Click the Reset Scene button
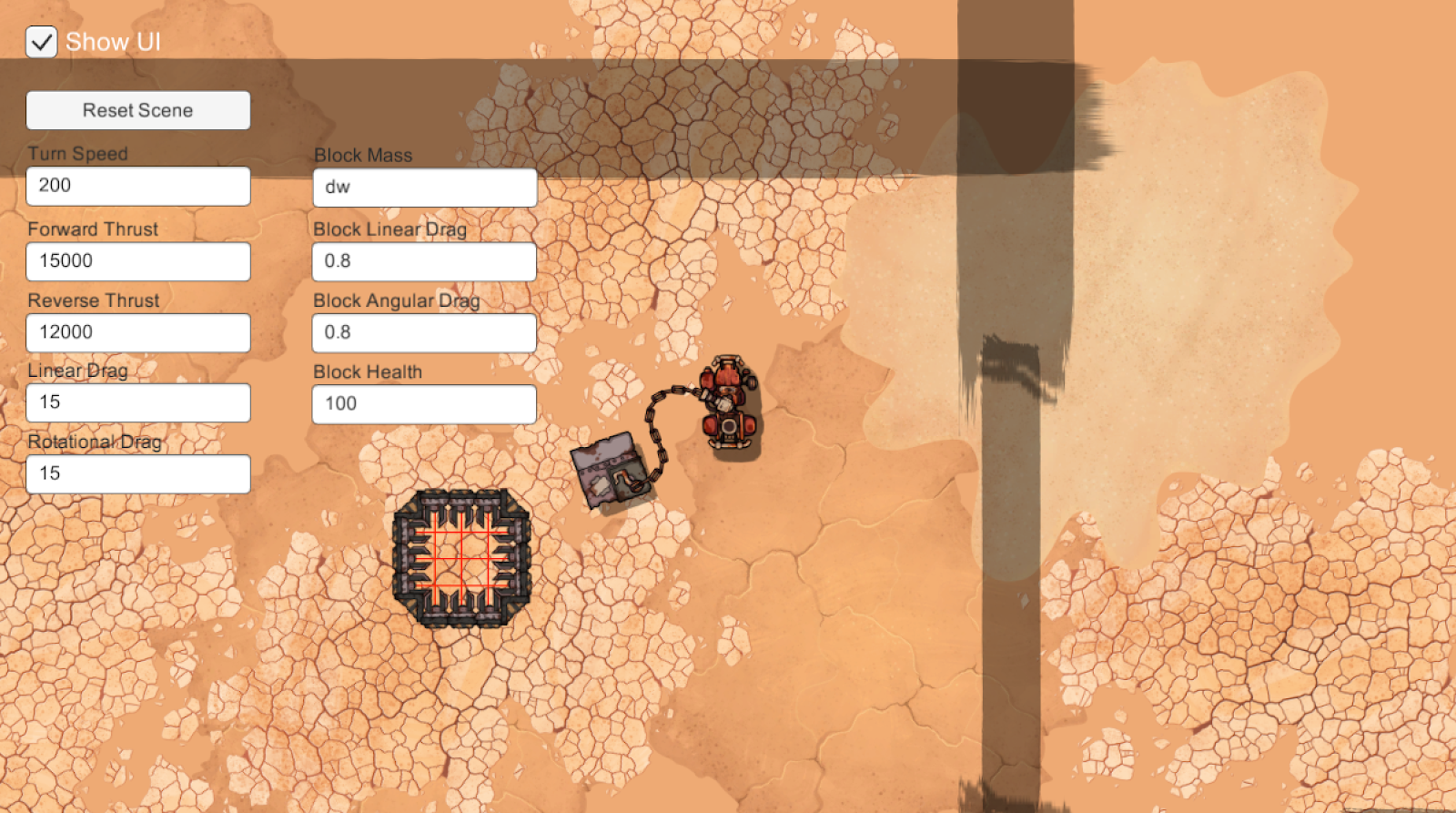The image size is (1456, 813). [x=138, y=110]
